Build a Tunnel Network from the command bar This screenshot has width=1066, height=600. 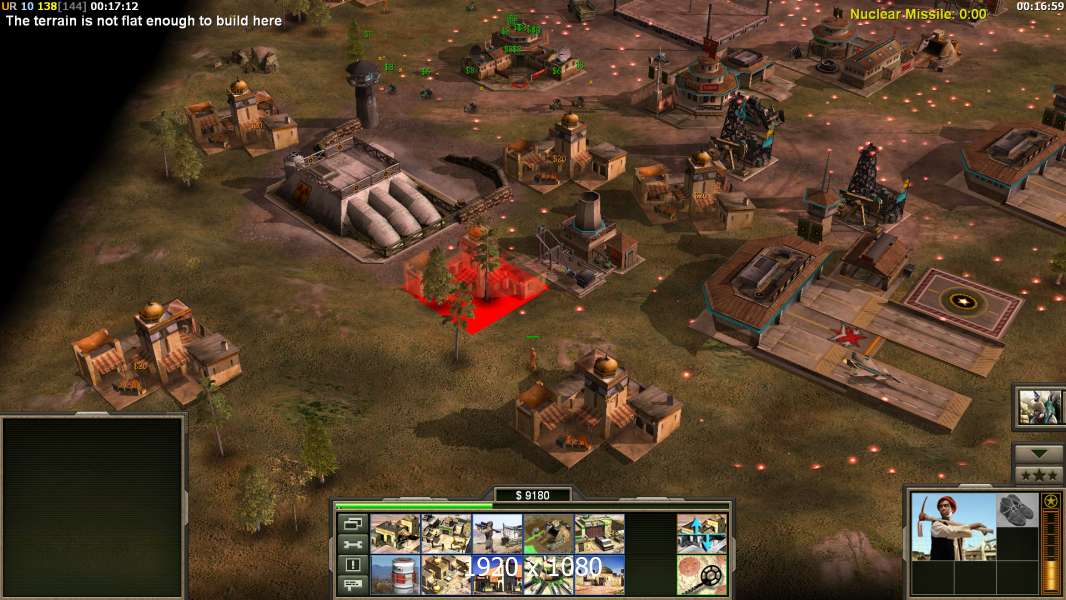pyautogui.click(x=548, y=534)
